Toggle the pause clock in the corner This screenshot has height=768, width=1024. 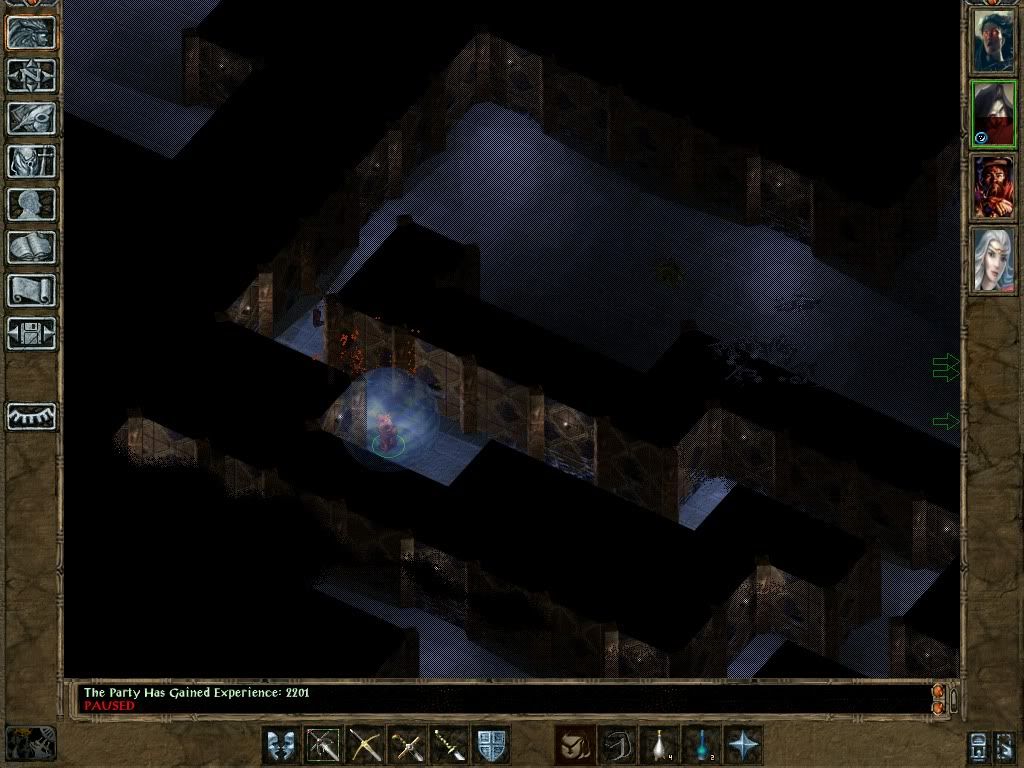tap(31, 743)
